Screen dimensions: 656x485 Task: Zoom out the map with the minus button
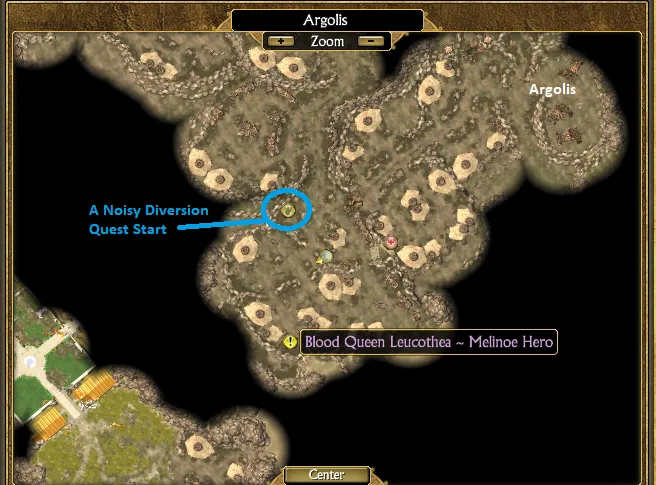click(371, 42)
